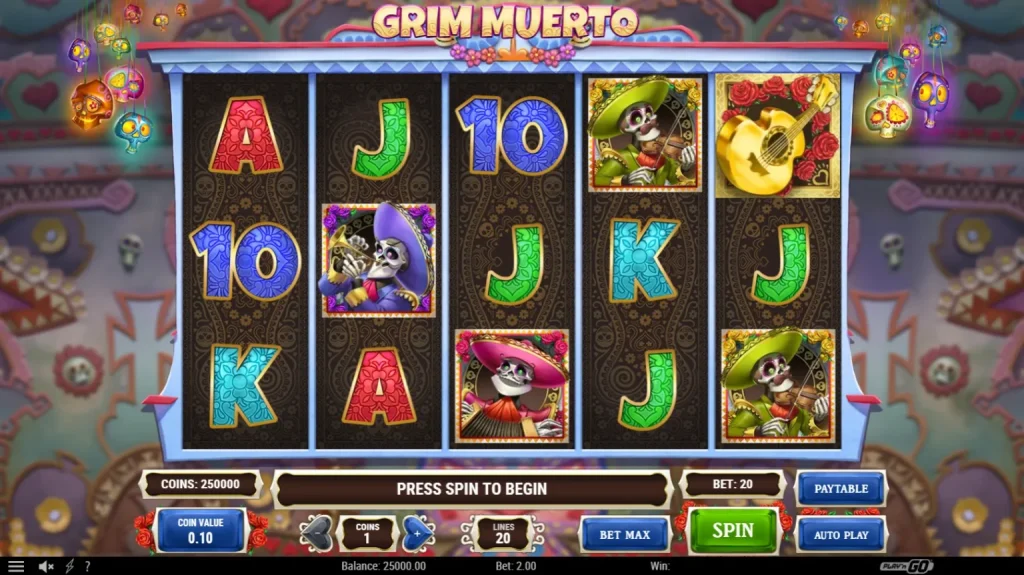Open the hamburger menu
1024x575 pixels.
(16, 566)
